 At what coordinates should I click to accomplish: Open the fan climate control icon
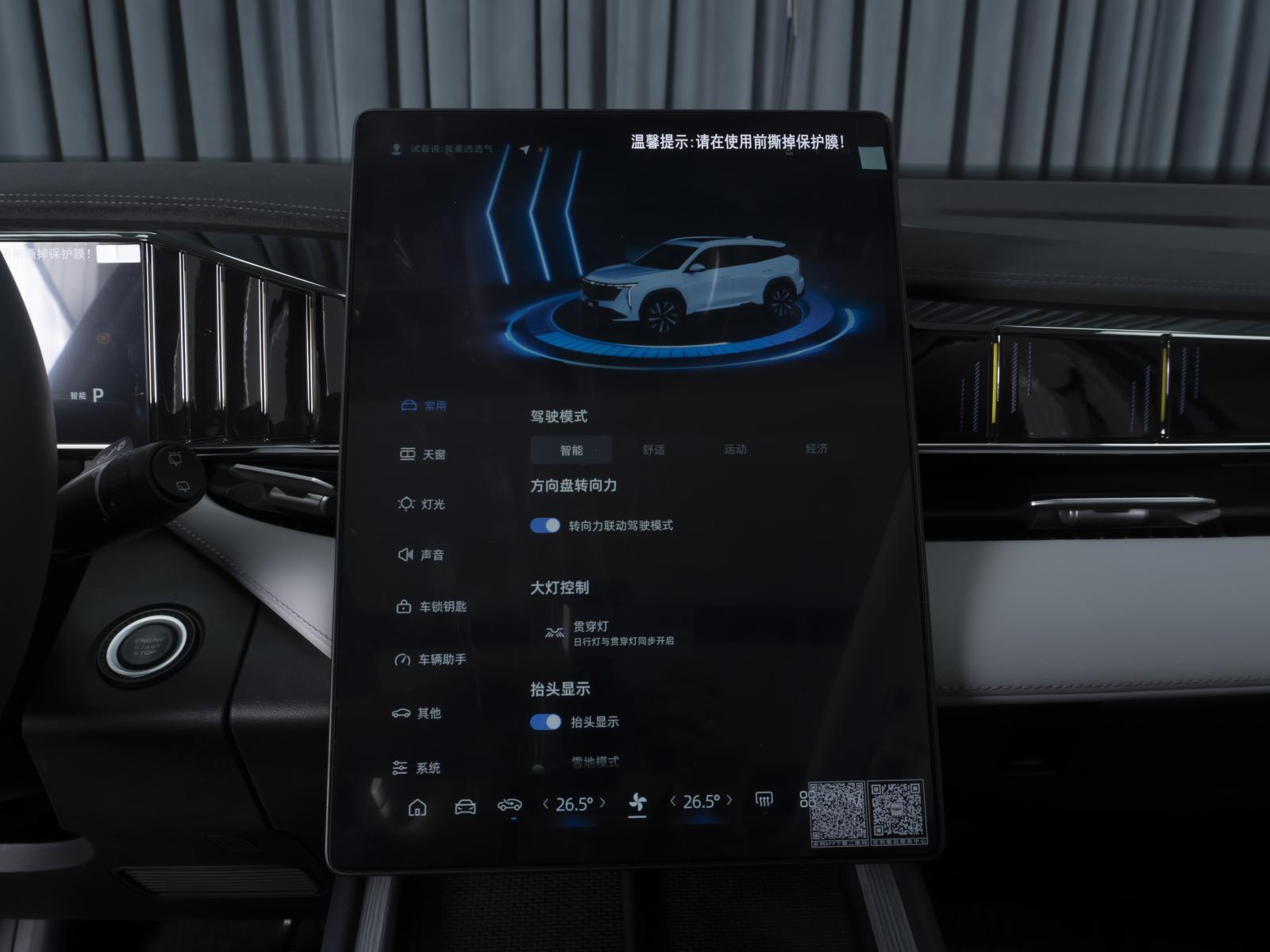637,804
